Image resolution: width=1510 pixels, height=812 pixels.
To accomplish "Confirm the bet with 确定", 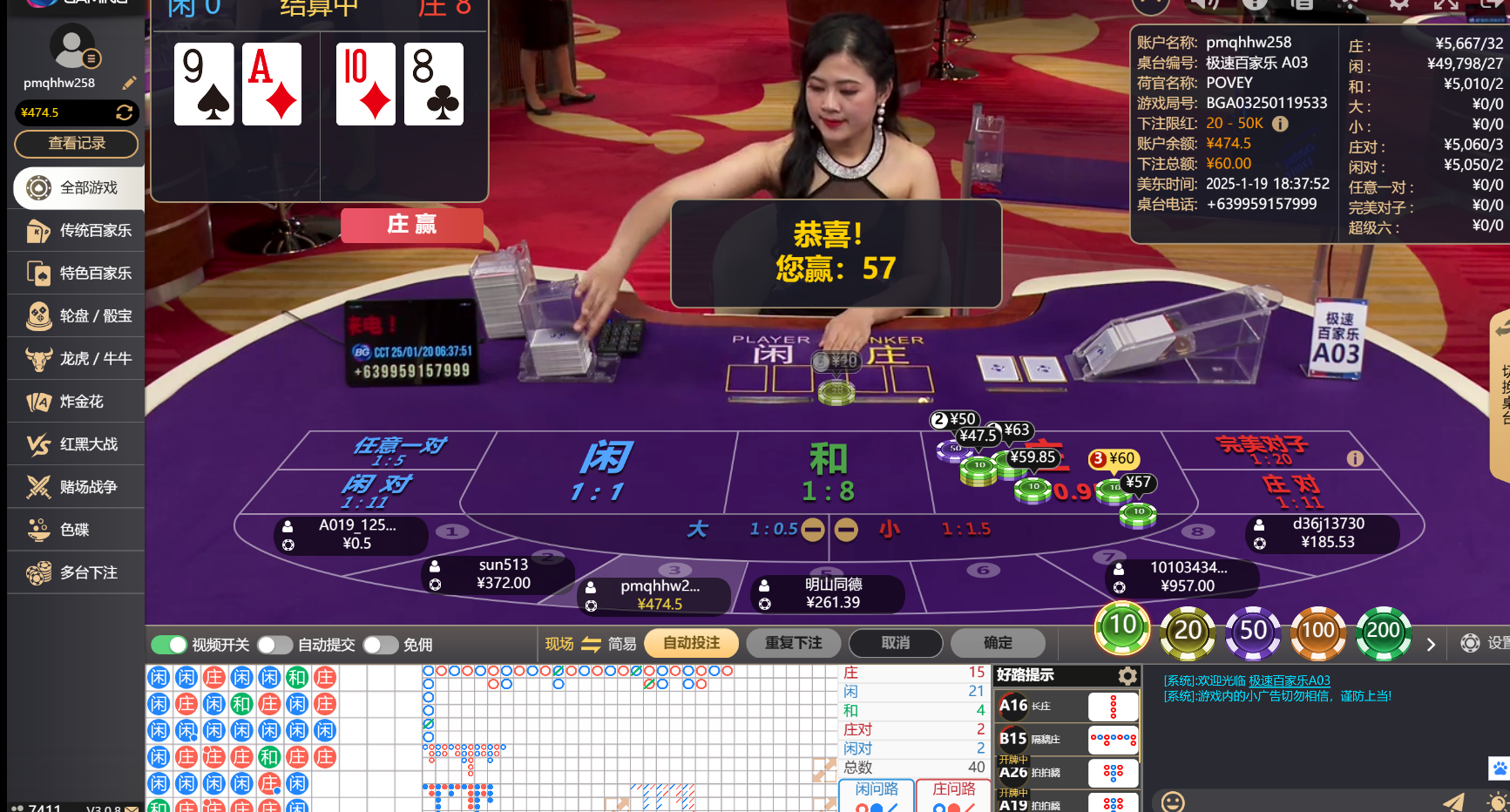I will pos(998,643).
